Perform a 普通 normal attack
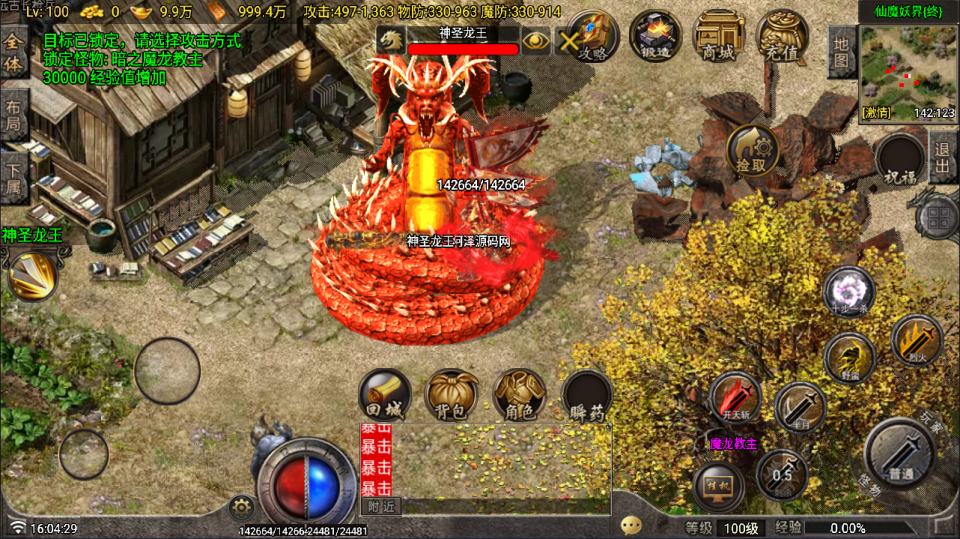 tap(900, 455)
